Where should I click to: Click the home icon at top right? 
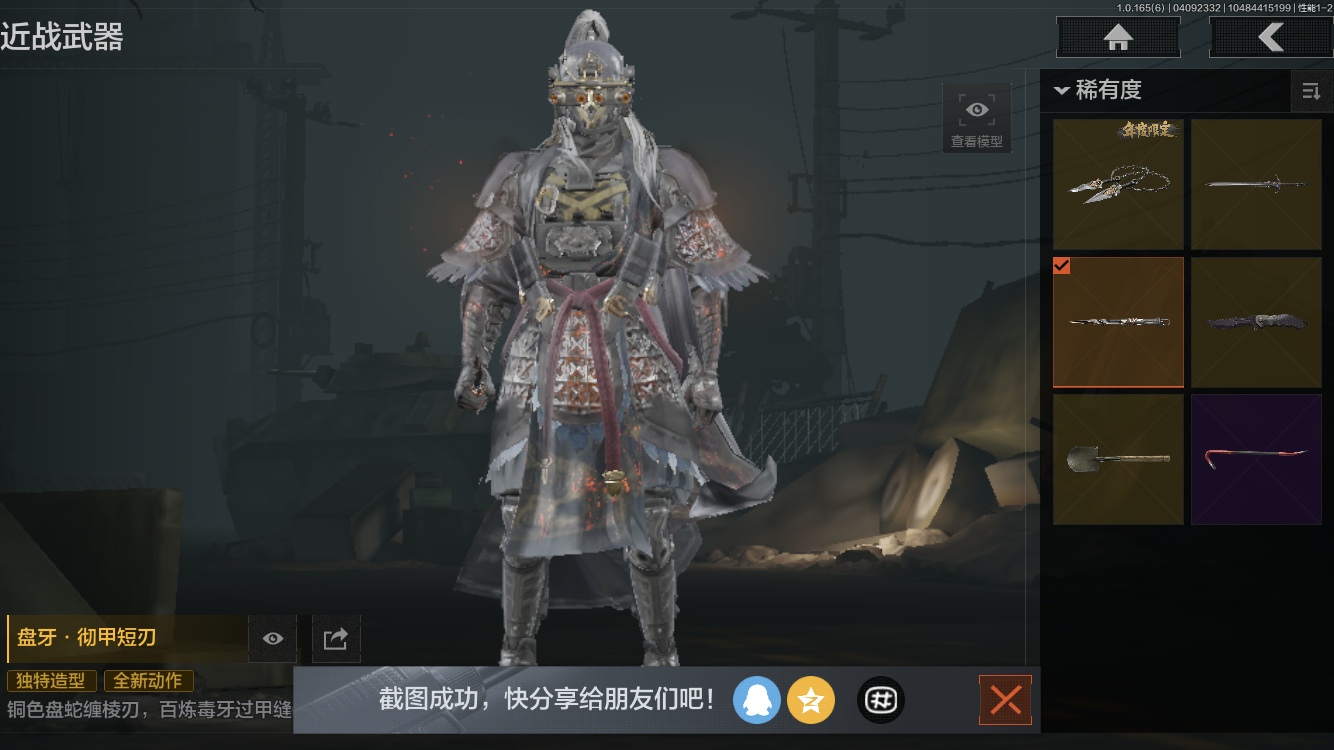[x=1118, y=37]
